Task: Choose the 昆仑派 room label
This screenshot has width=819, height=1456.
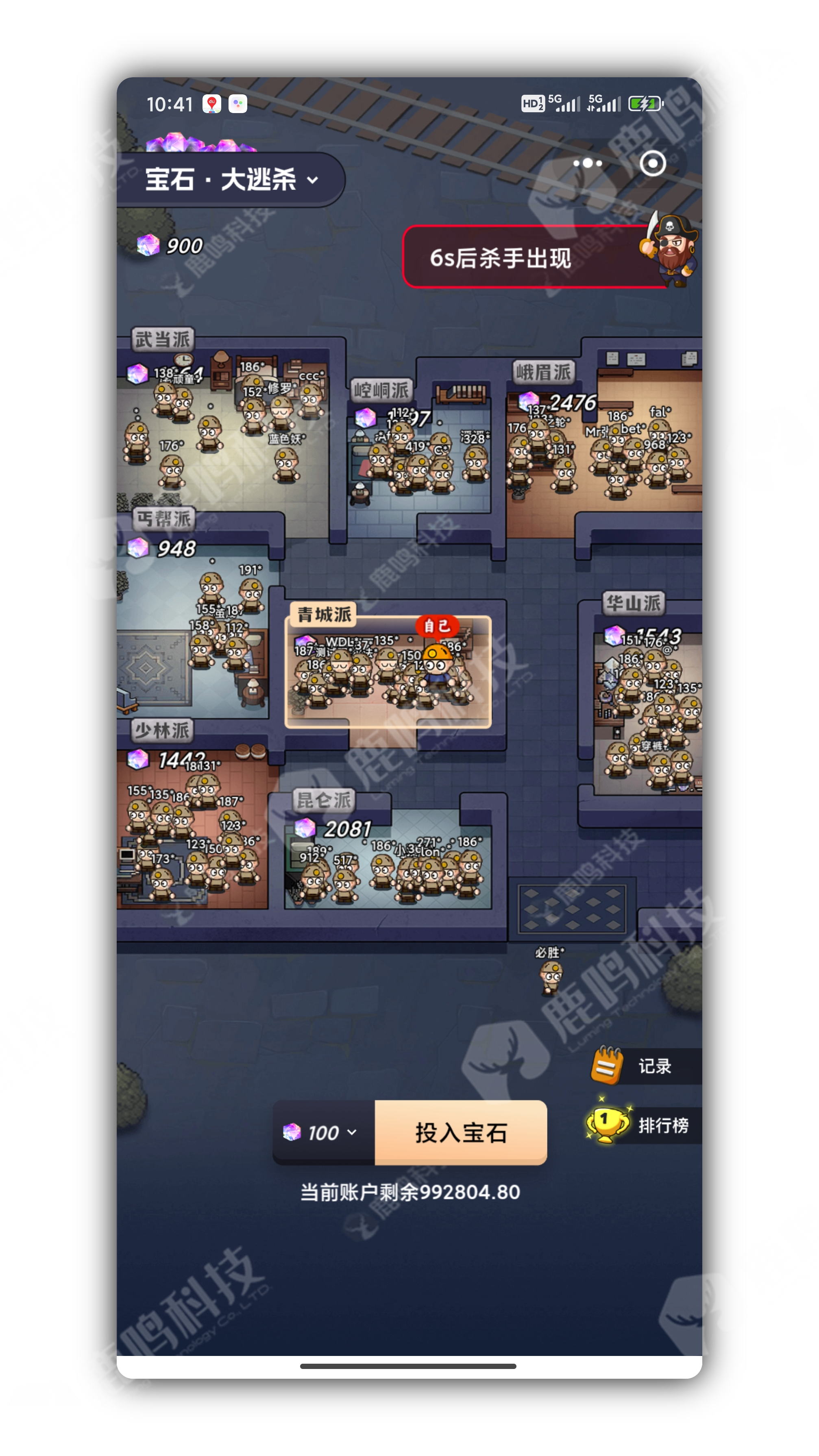Action: click(324, 800)
